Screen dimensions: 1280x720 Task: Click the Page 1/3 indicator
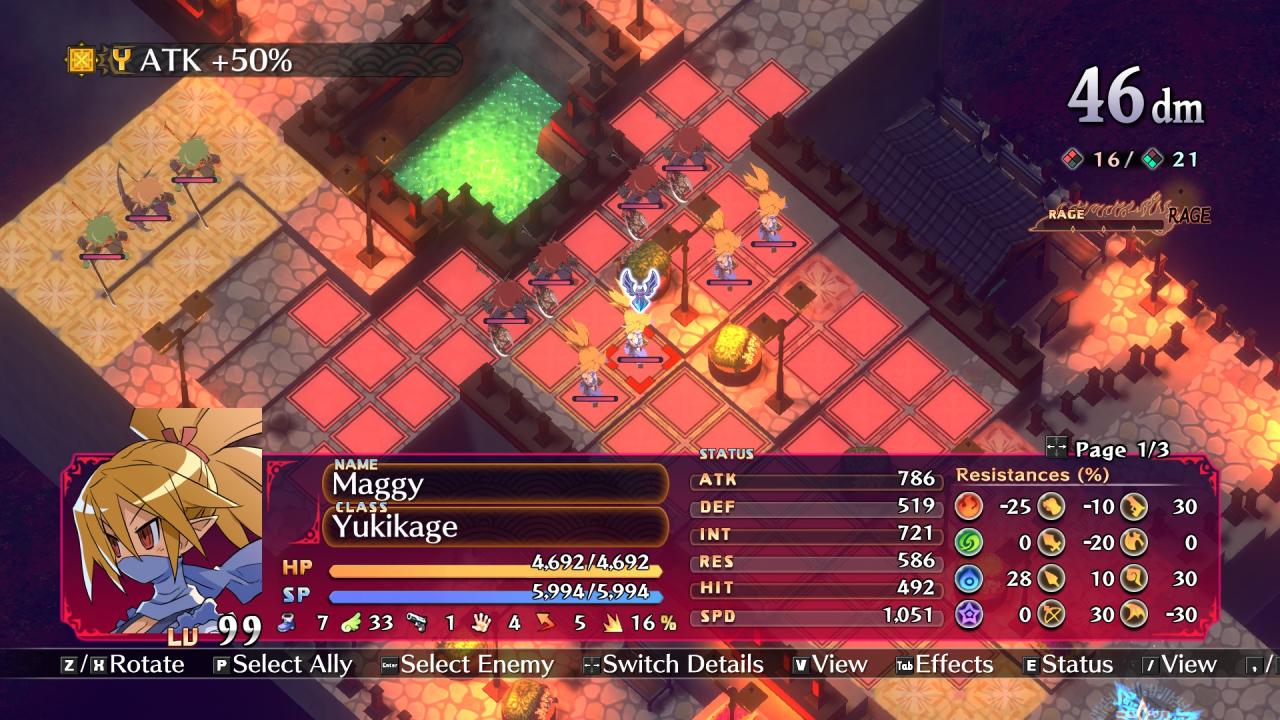pyautogui.click(x=1106, y=449)
